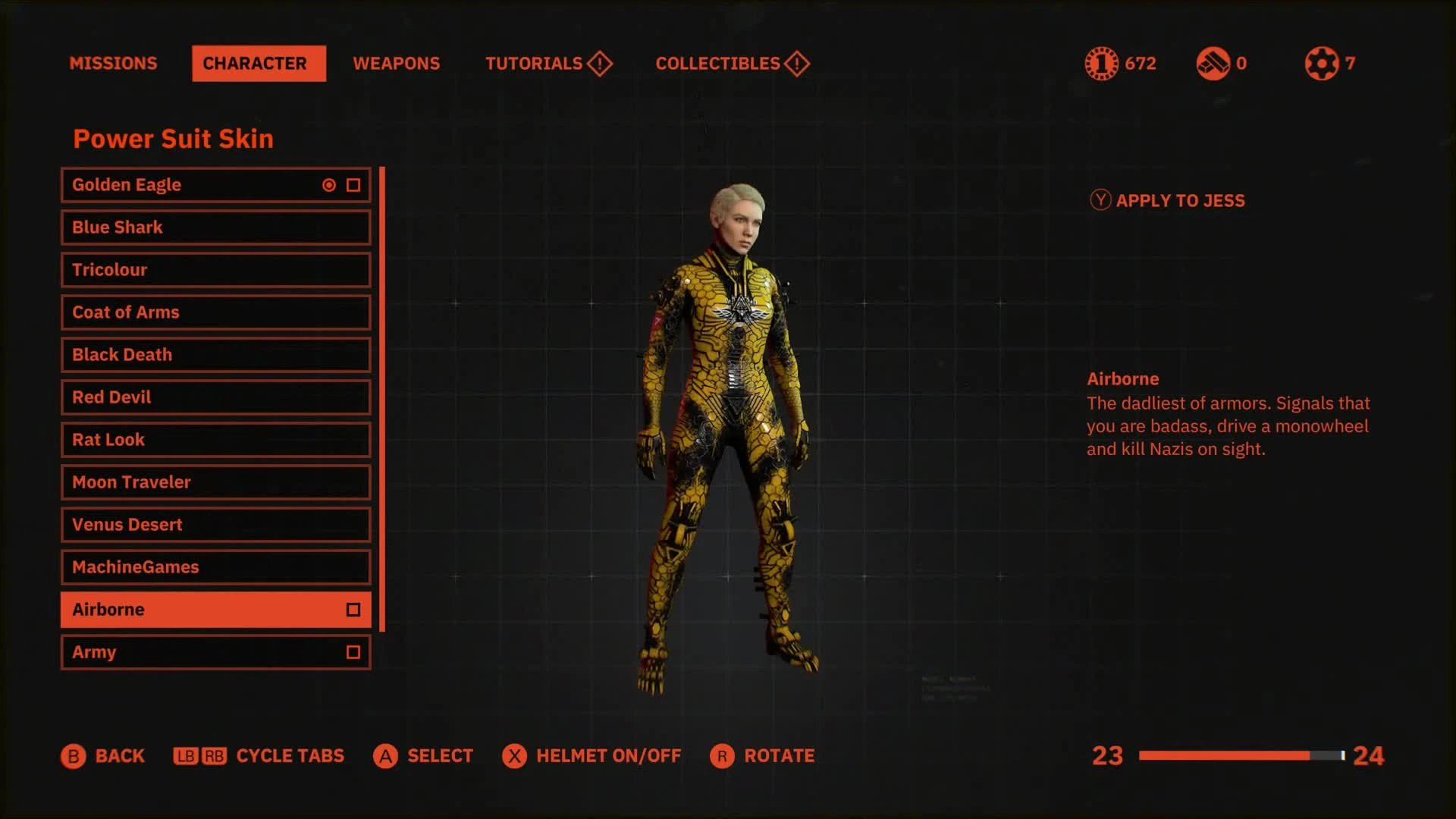
Task: Click the warning diamond next to Tutorials
Action: click(x=598, y=64)
